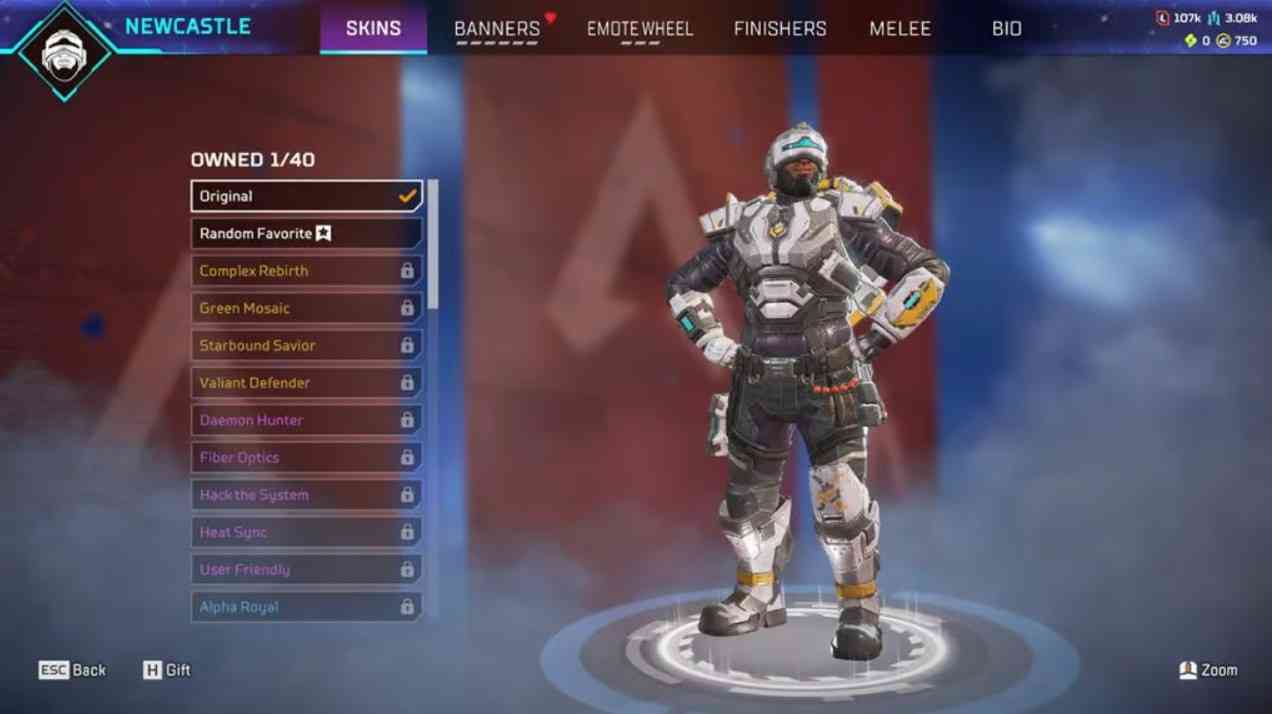
Task: Click the Newcastle legend portrait icon
Action: coord(64,50)
